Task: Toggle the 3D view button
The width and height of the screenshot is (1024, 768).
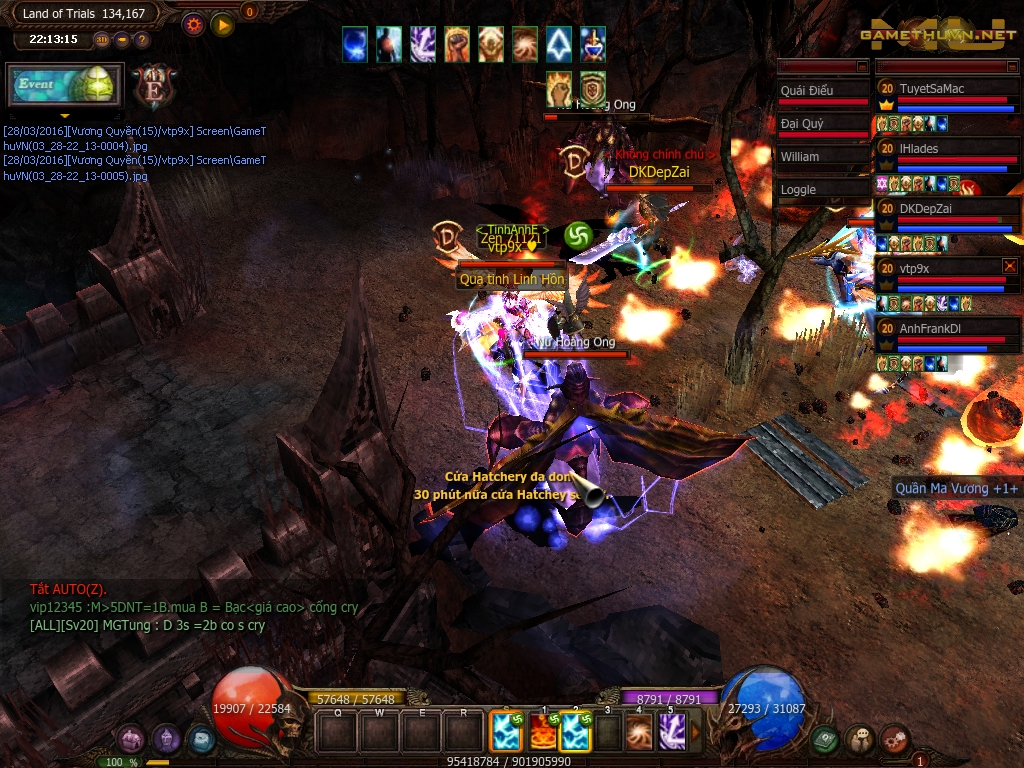Action: coord(102,40)
